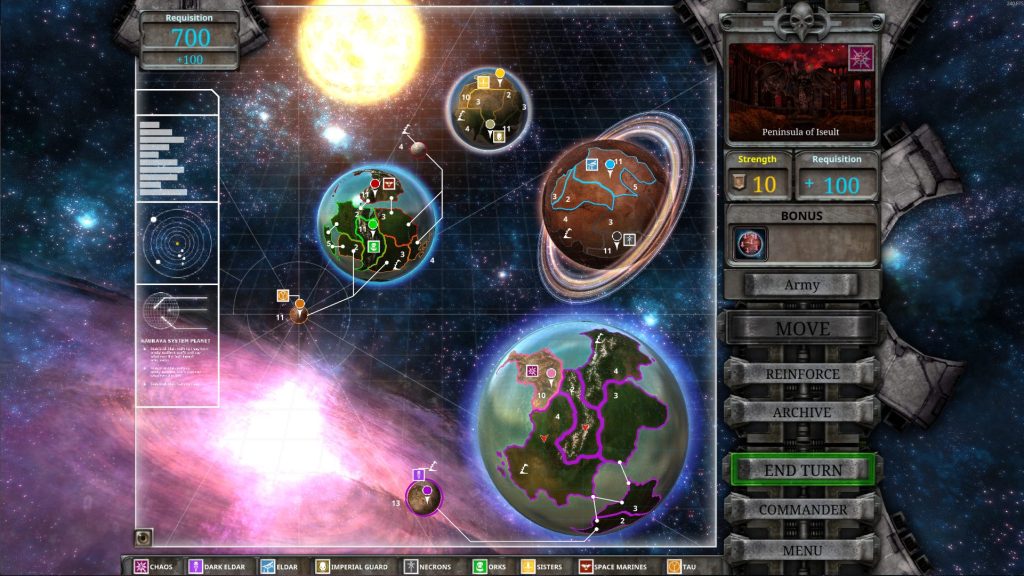Open the COMMANDER screen
This screenshot has height=576, width=1024.
802,509
